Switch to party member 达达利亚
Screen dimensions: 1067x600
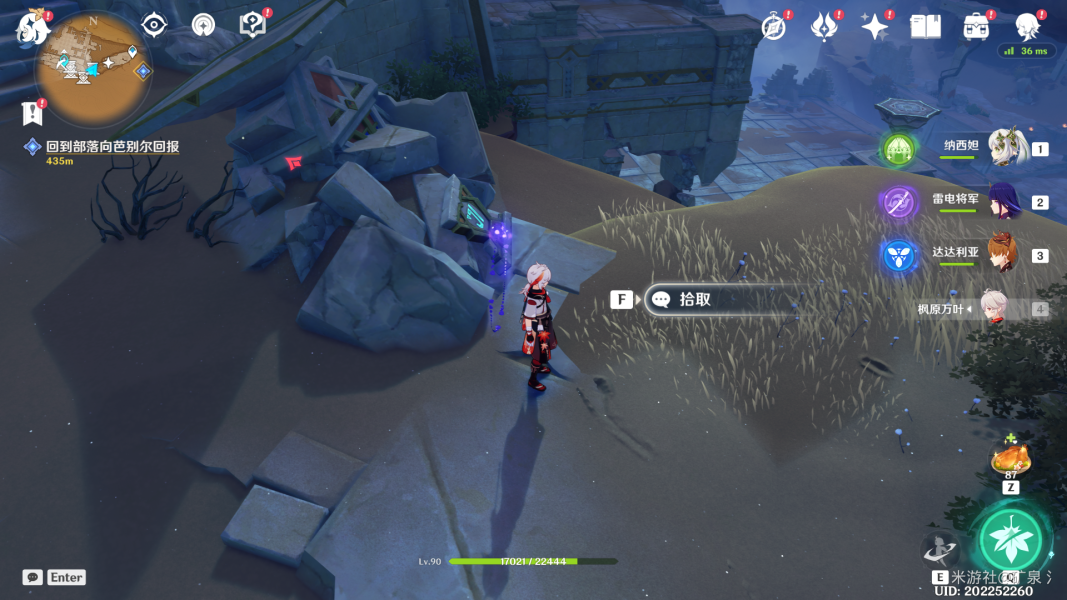(1004, 255)
